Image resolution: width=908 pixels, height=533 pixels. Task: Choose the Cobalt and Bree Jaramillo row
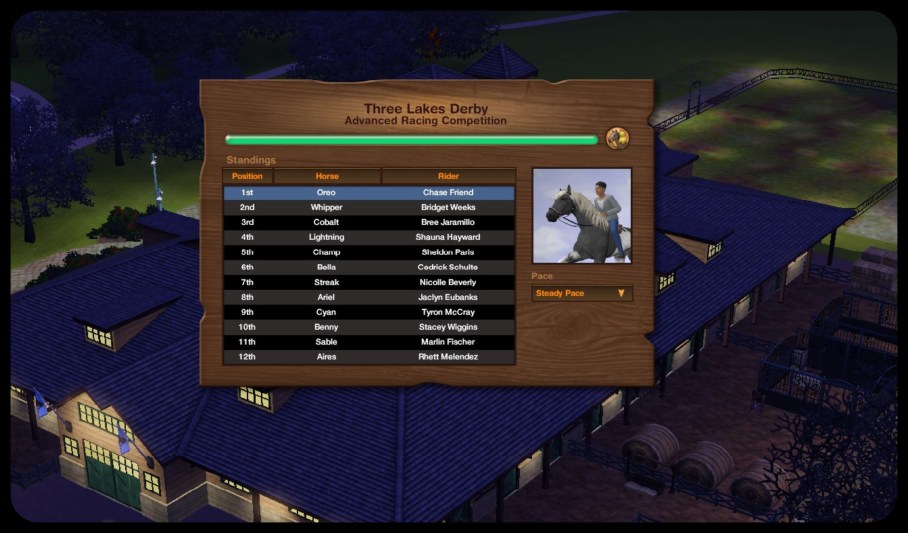(369, 222)
